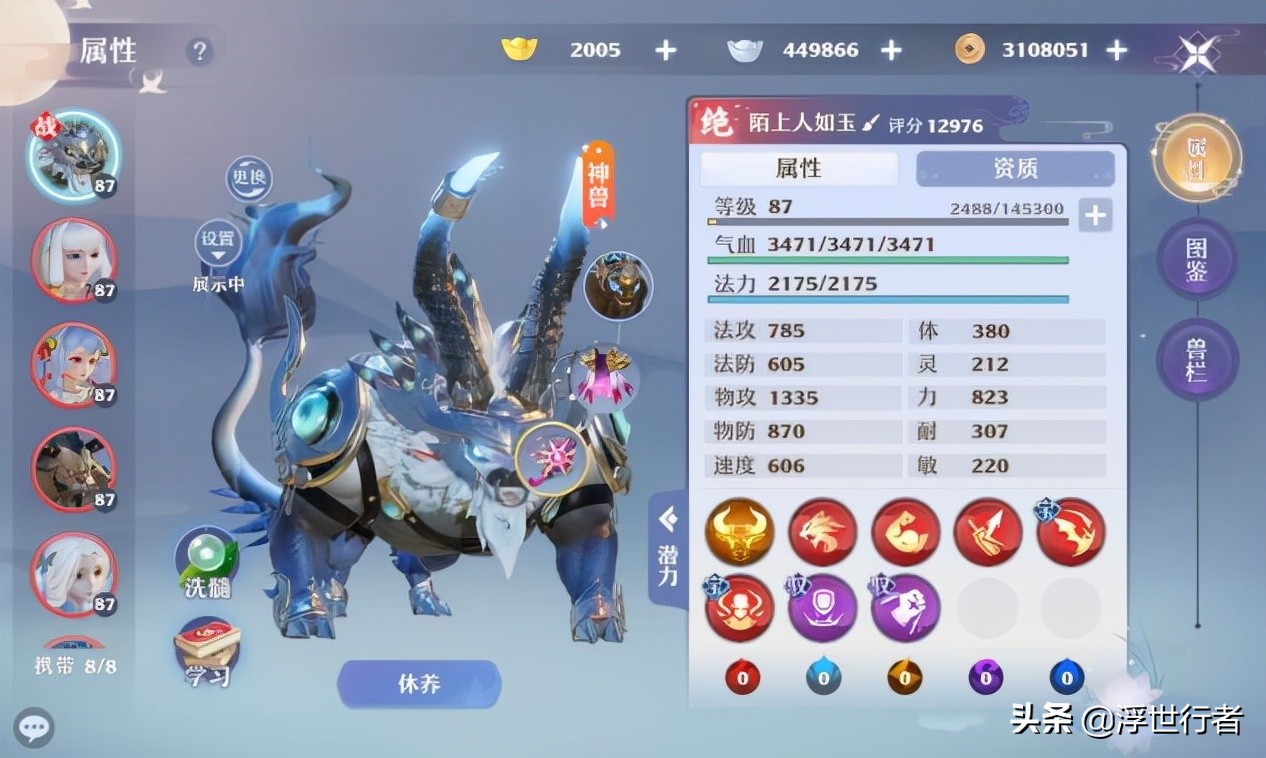1266x758 pixels.
Task: Expand the 潜力 potential panel
Action: [x=668, y=550]
